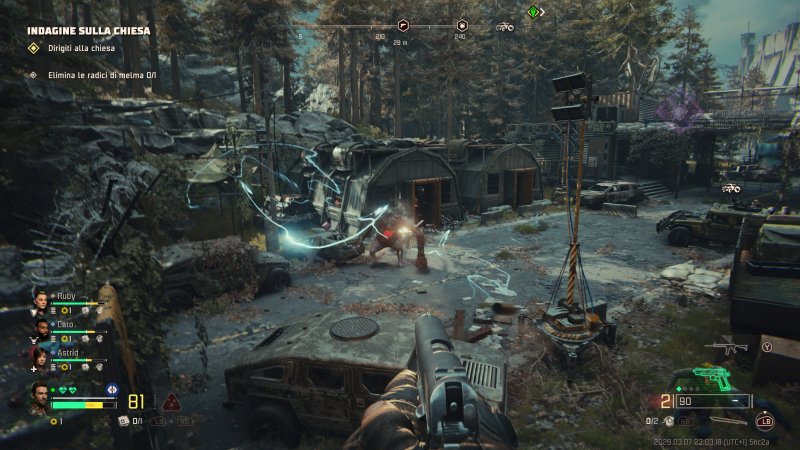
Task: Switch to the assault rifle icon
Action: tap(725, 348)
